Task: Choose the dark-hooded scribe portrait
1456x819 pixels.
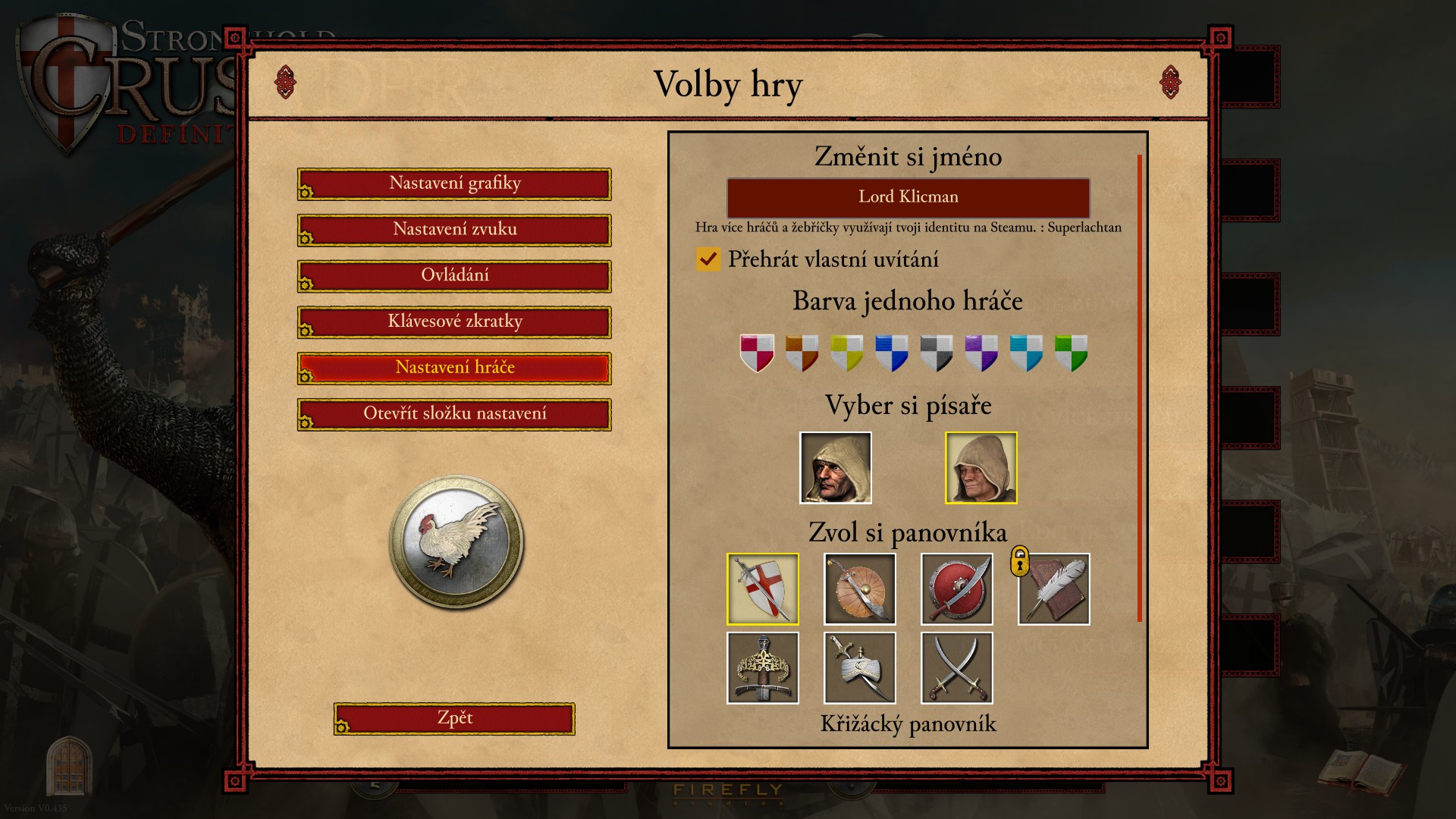Action: click(x=836, y=468)
